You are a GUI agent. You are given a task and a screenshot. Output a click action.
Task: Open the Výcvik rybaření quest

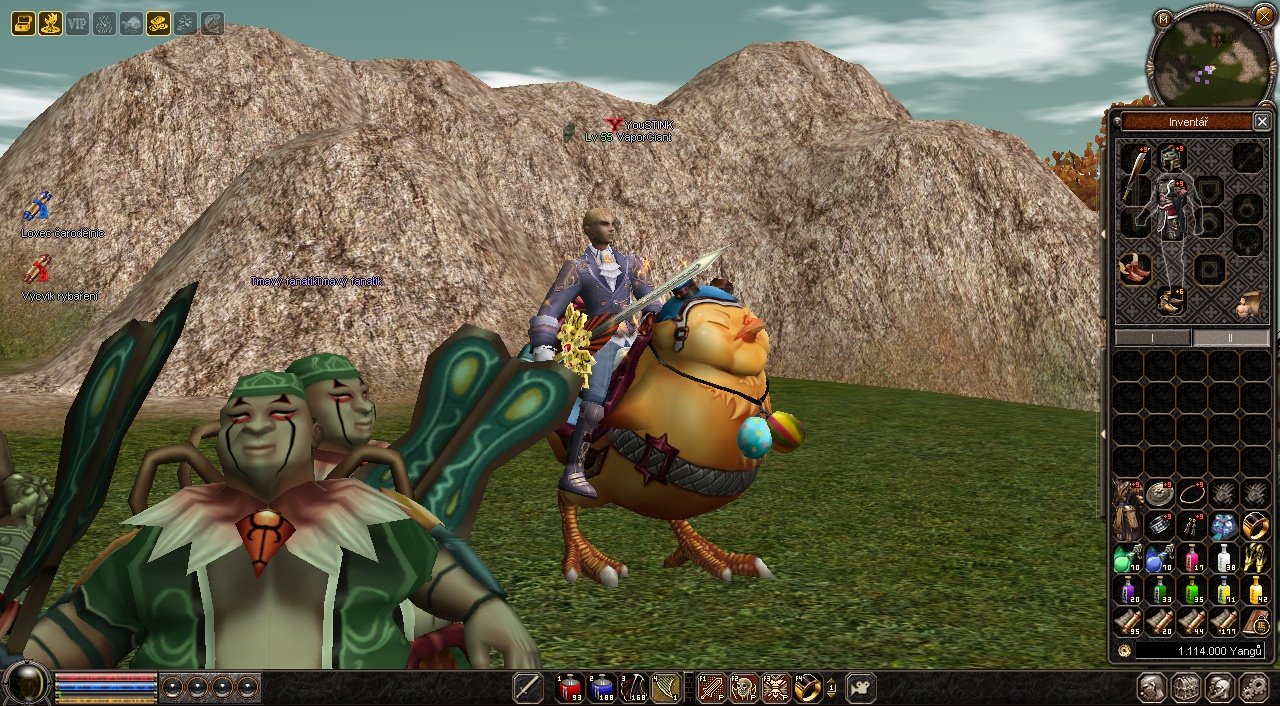point(38,269)
